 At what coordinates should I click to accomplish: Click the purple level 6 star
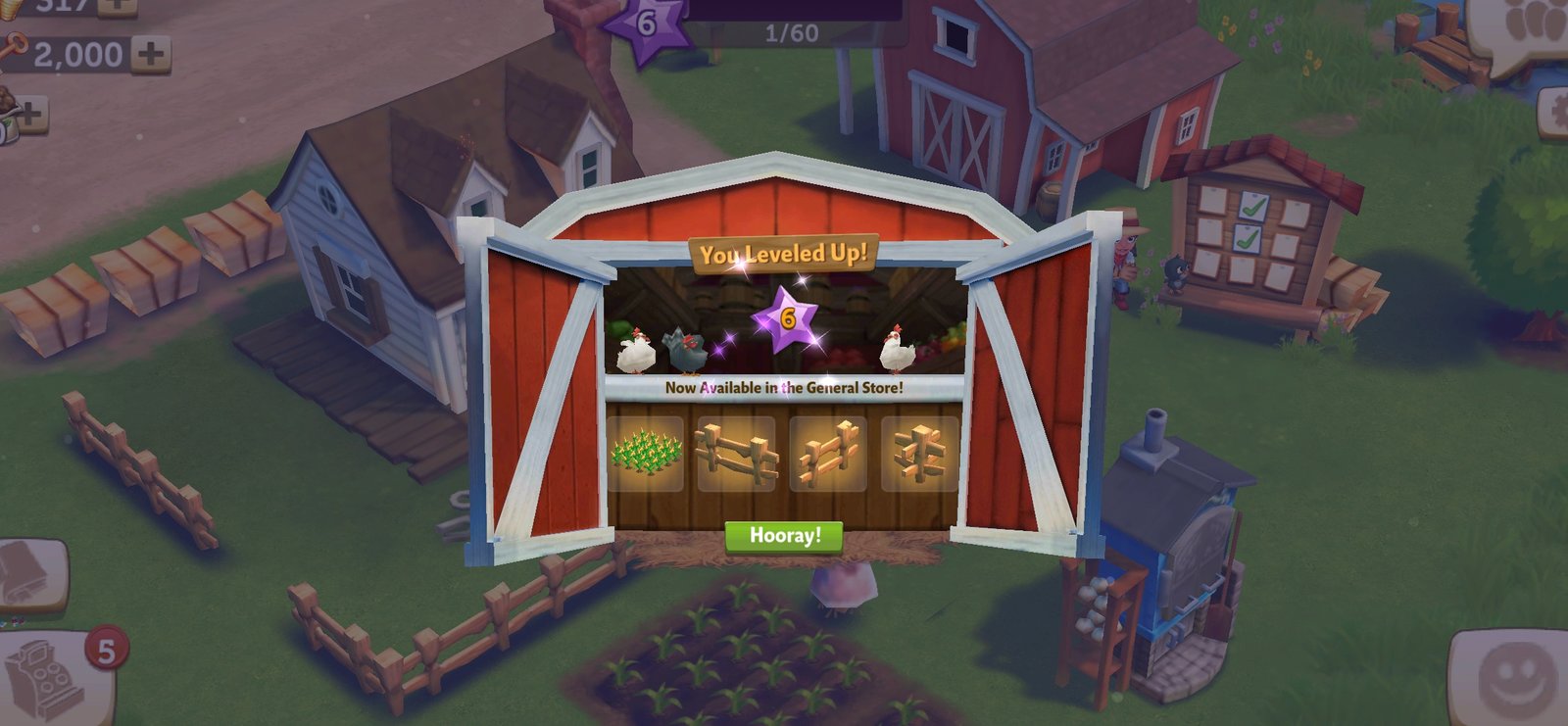(646, 25)
